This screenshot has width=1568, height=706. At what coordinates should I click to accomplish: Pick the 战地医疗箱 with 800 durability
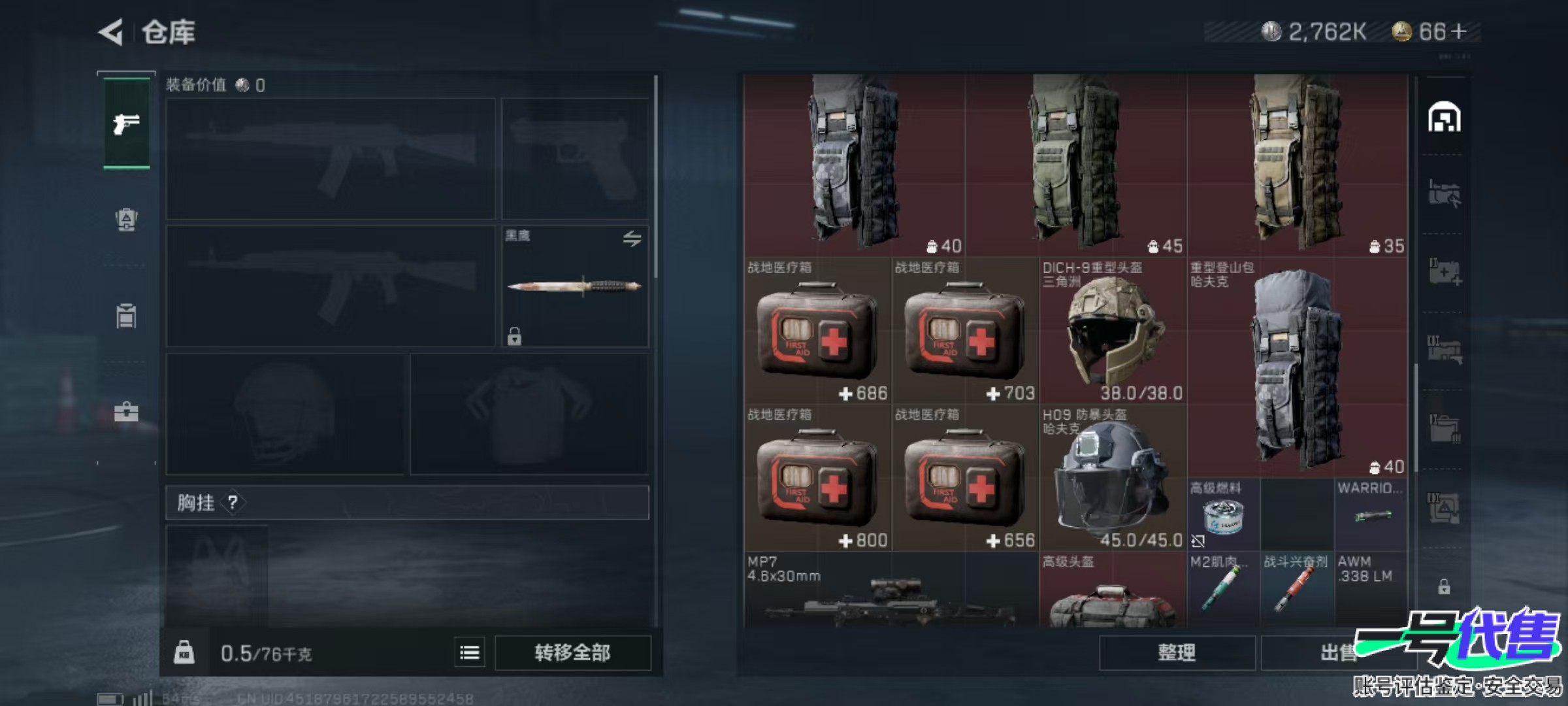tap(817, 477)
